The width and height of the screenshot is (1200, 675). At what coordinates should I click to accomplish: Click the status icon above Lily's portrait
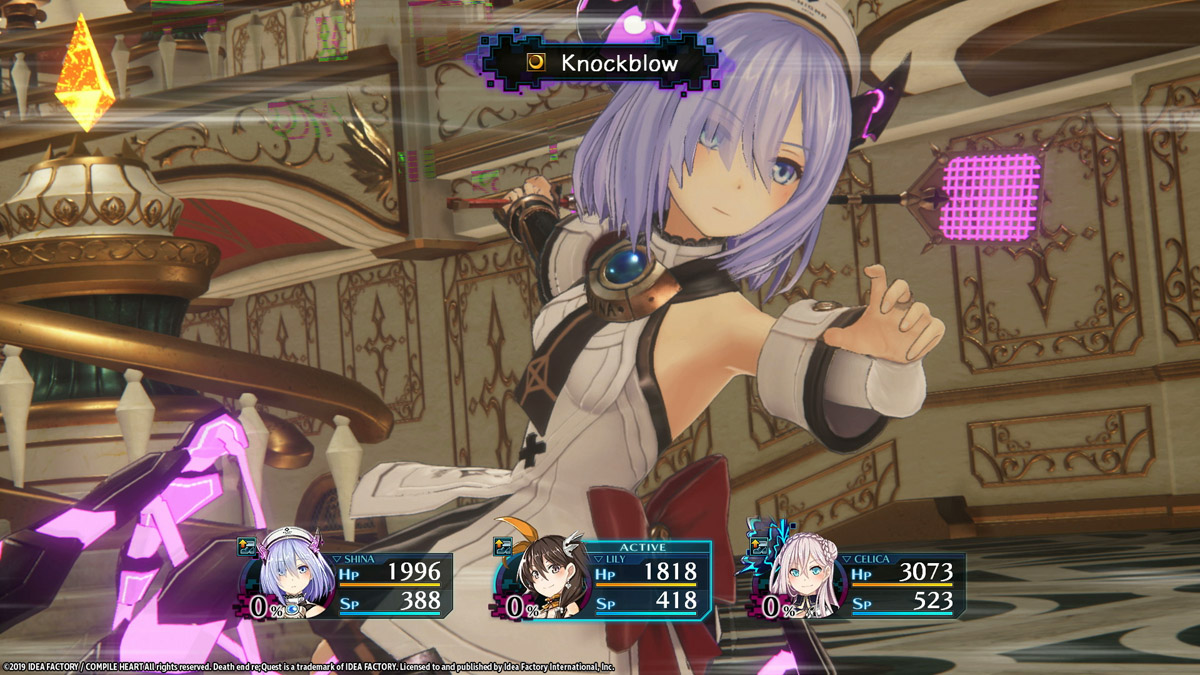[x=504, y=546]
